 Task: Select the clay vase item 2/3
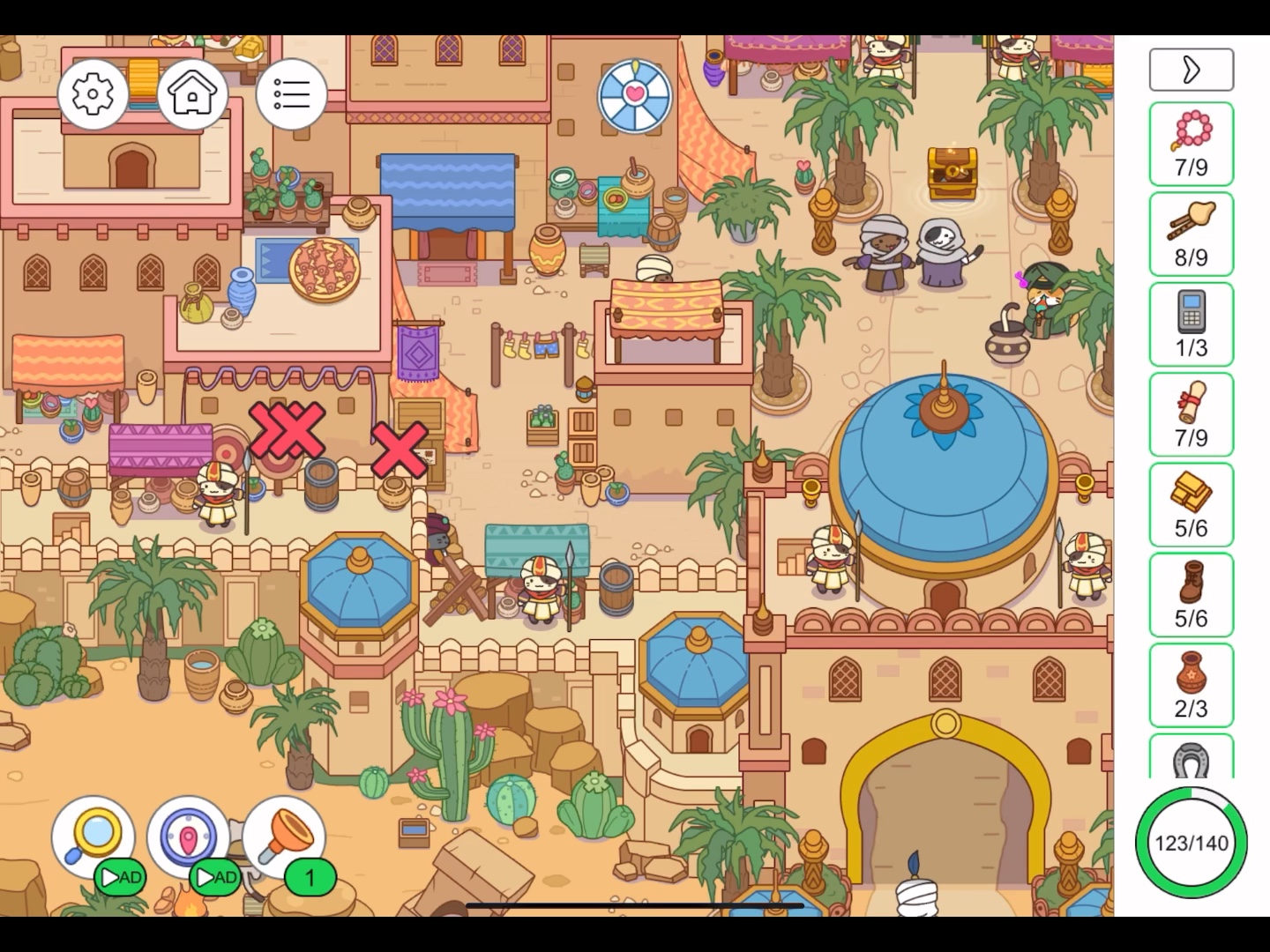[x=1191, y=686]
